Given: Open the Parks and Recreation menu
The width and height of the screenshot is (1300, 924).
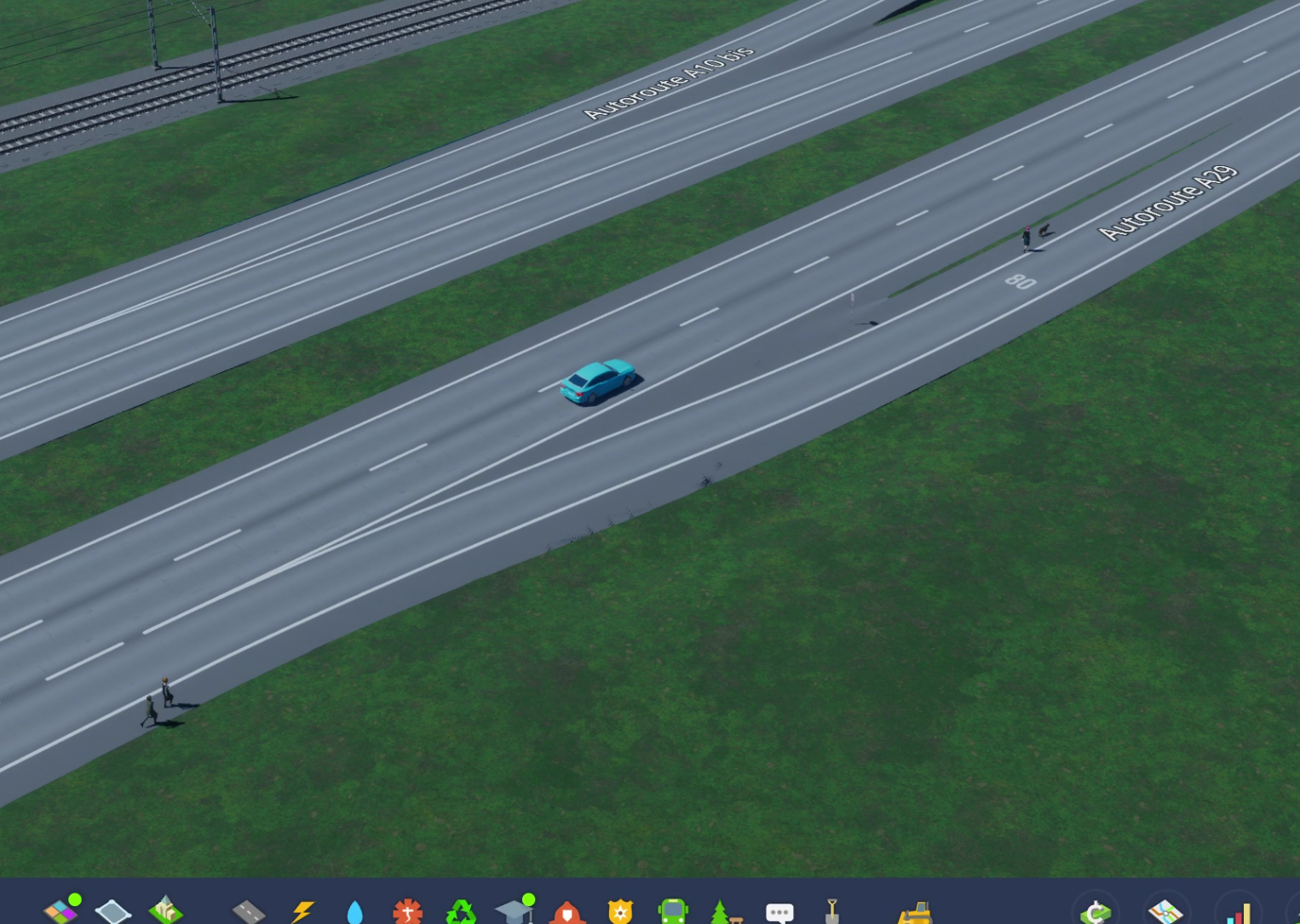Looking at the screenshot, I should pyautogui.click(x=726, y=911).
